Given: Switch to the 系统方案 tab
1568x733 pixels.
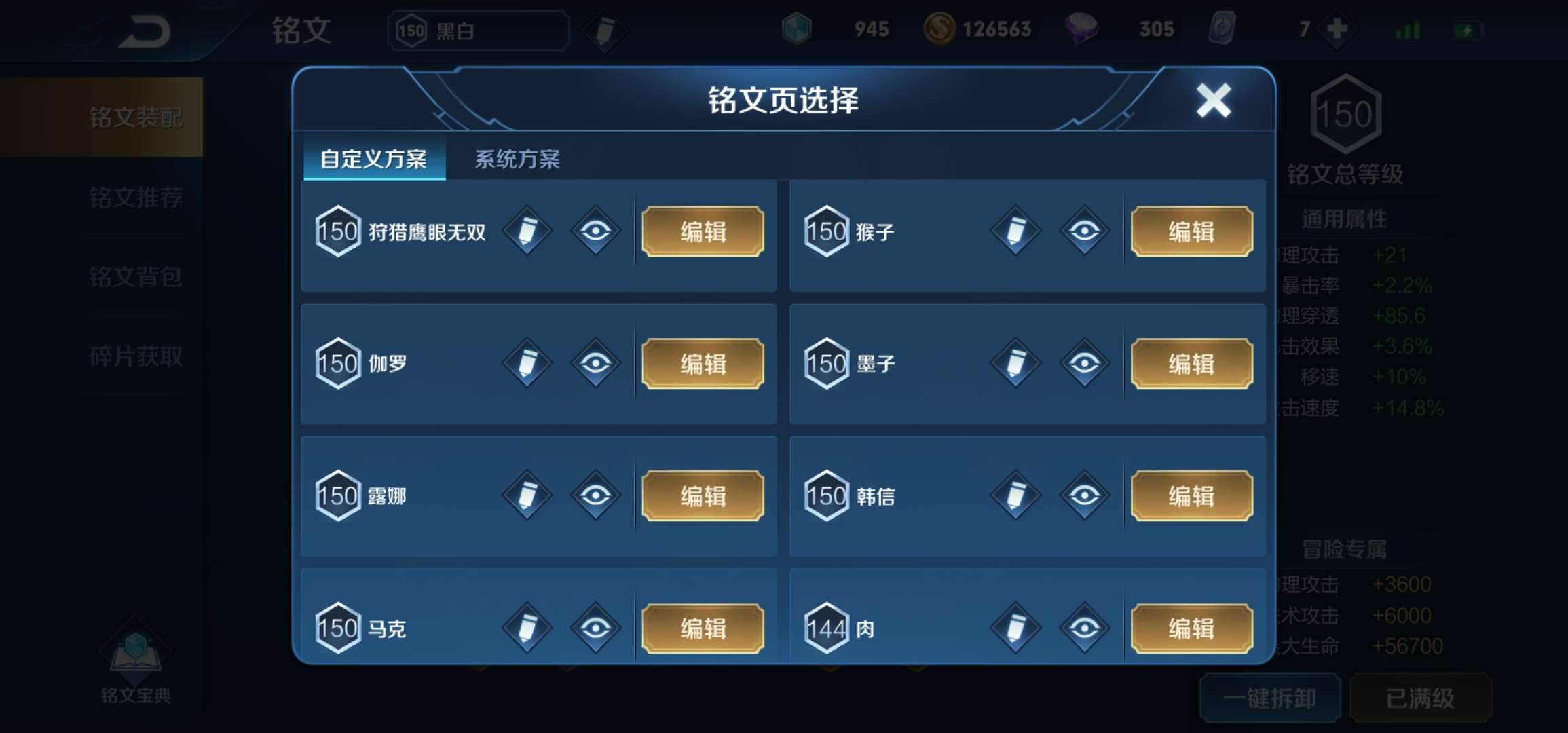Looking at the screenshot, I should coord(519,157).
